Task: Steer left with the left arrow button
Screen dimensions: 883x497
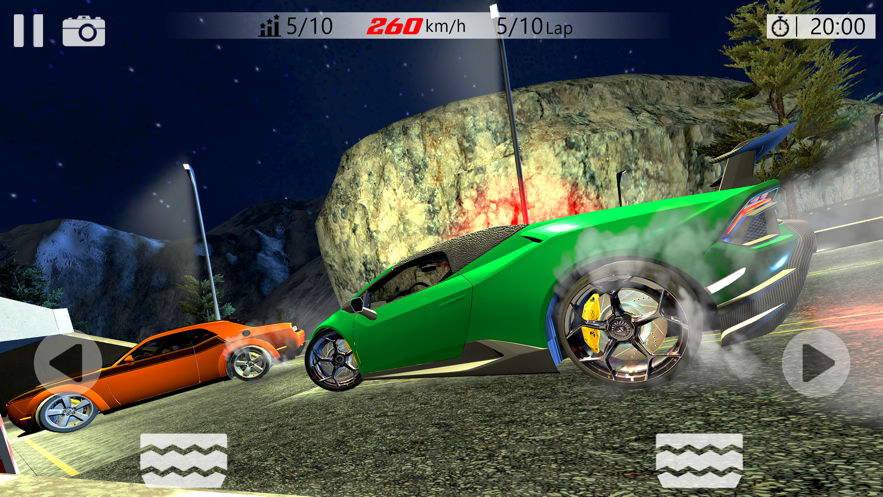Action: point(67,362)
